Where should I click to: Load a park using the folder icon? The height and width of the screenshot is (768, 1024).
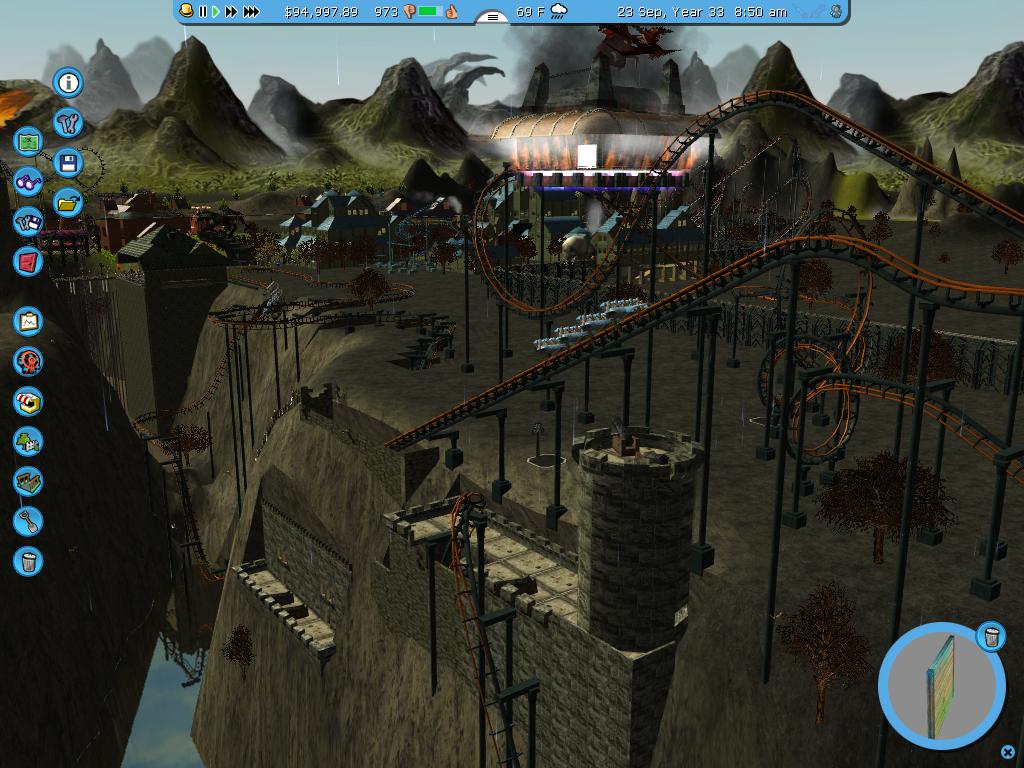pos(68,203)
